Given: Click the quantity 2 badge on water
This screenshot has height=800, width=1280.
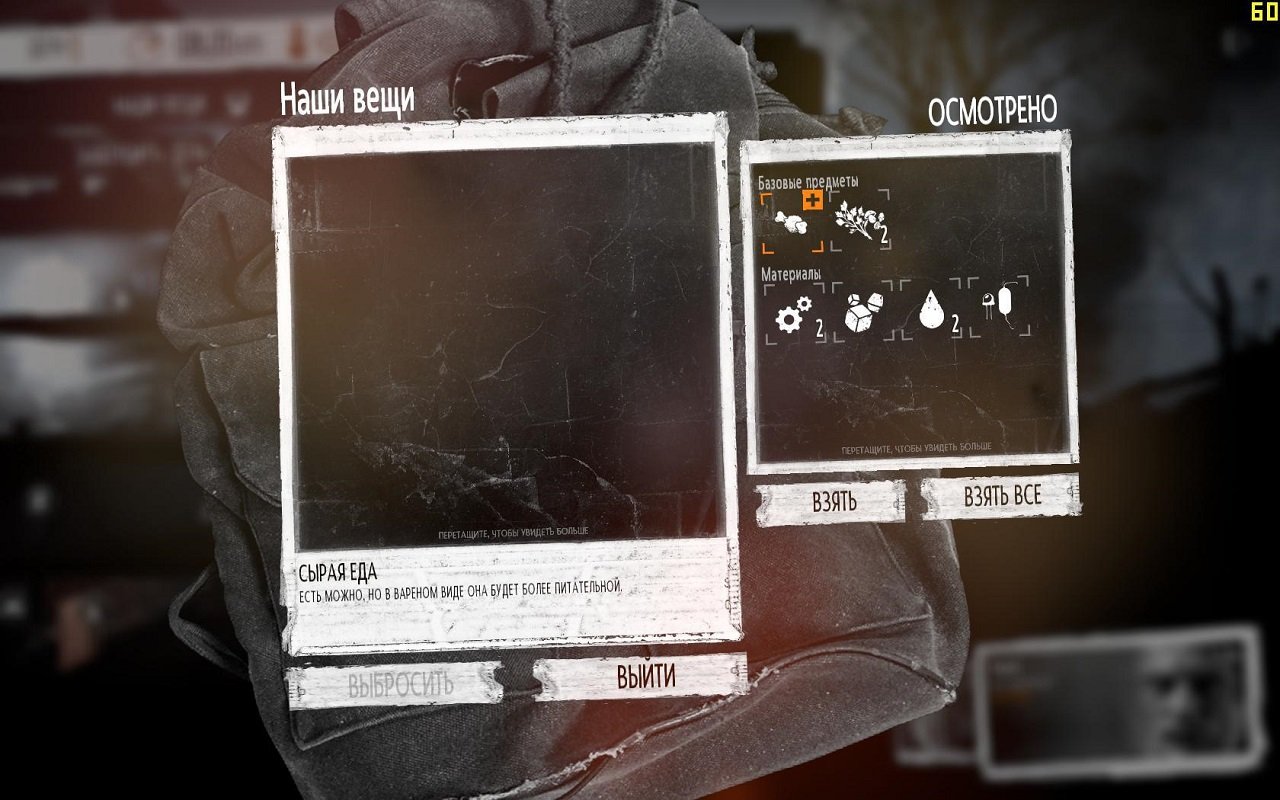Looking at the screenshot, I should coord(956,323).
